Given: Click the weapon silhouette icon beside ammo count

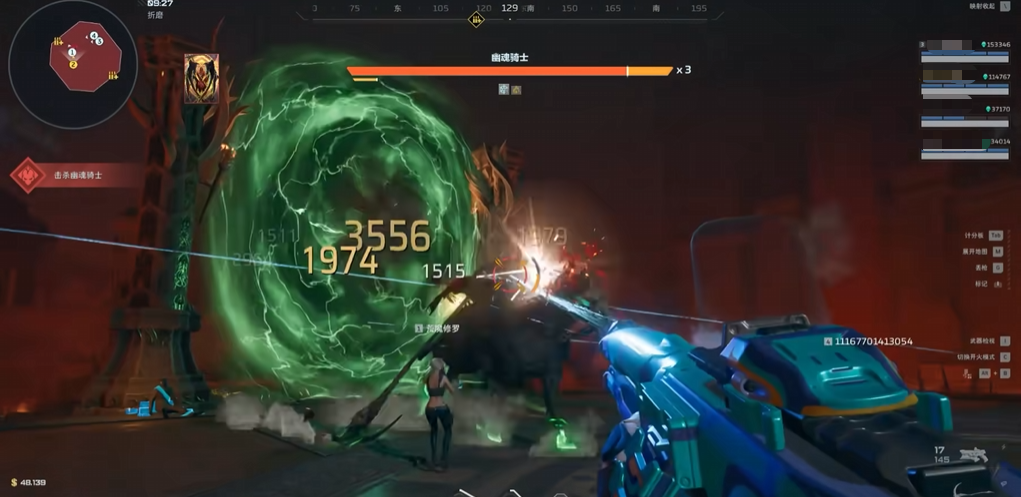Looking at the screenshot, I should click(x=972, y=456).
